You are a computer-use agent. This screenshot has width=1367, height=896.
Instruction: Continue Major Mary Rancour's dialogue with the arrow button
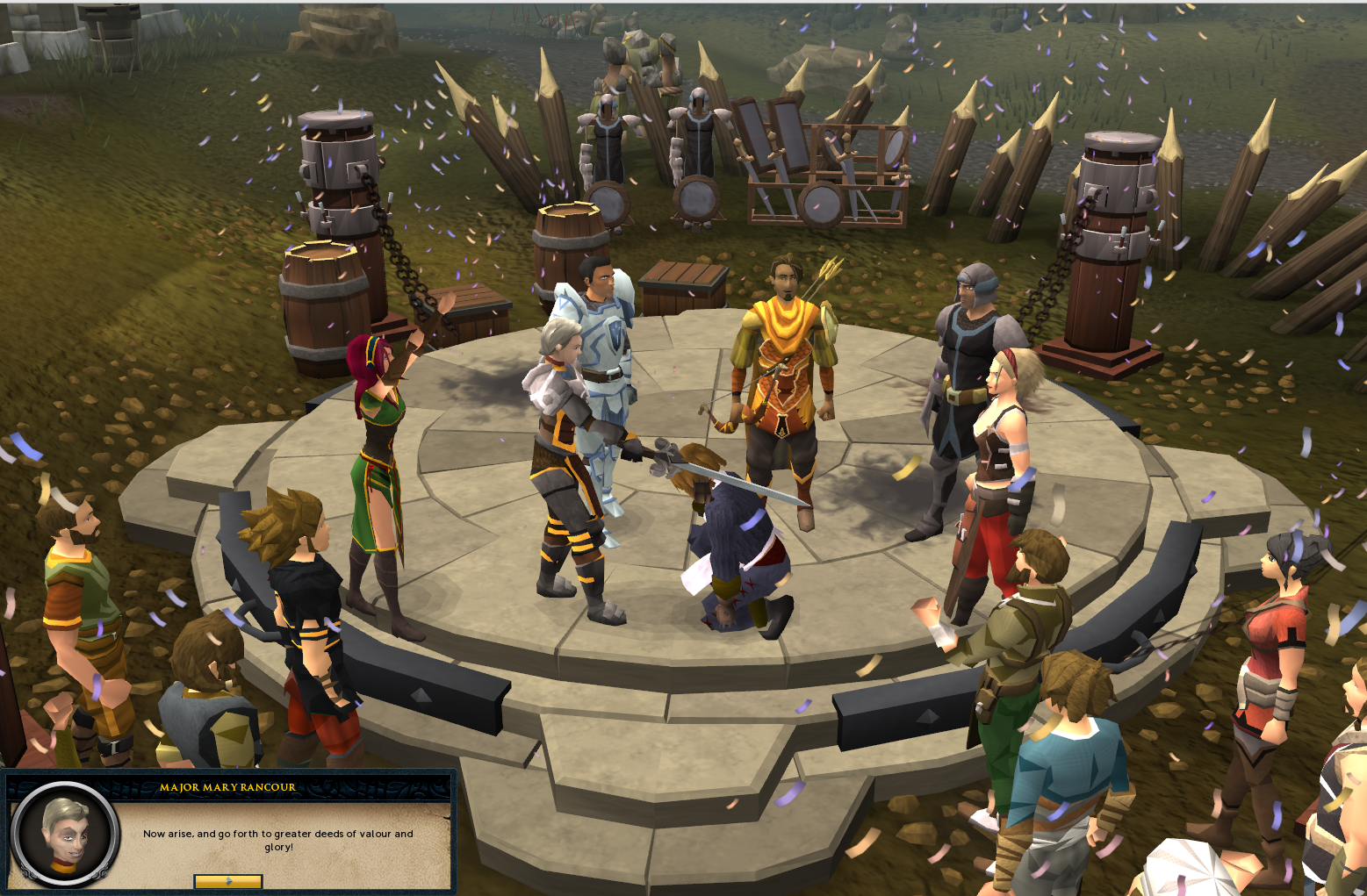coord(228,880)
